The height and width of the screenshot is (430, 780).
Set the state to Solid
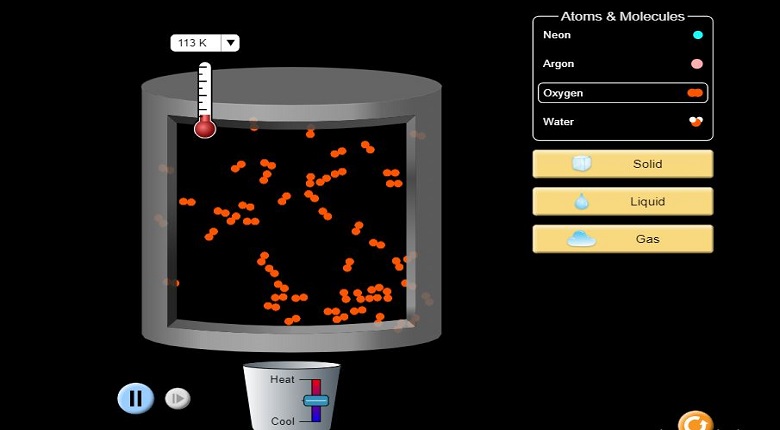point(622,164)
